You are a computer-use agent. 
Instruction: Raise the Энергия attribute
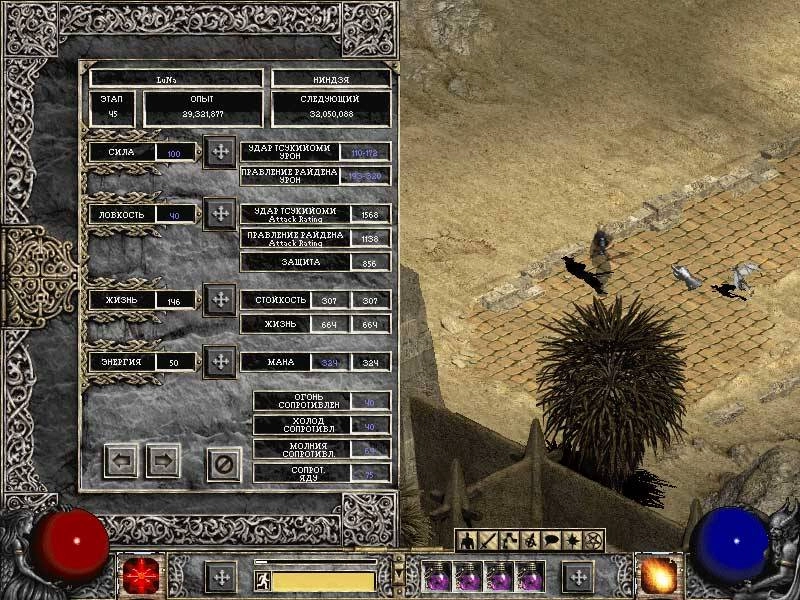(x=220, y=361)
